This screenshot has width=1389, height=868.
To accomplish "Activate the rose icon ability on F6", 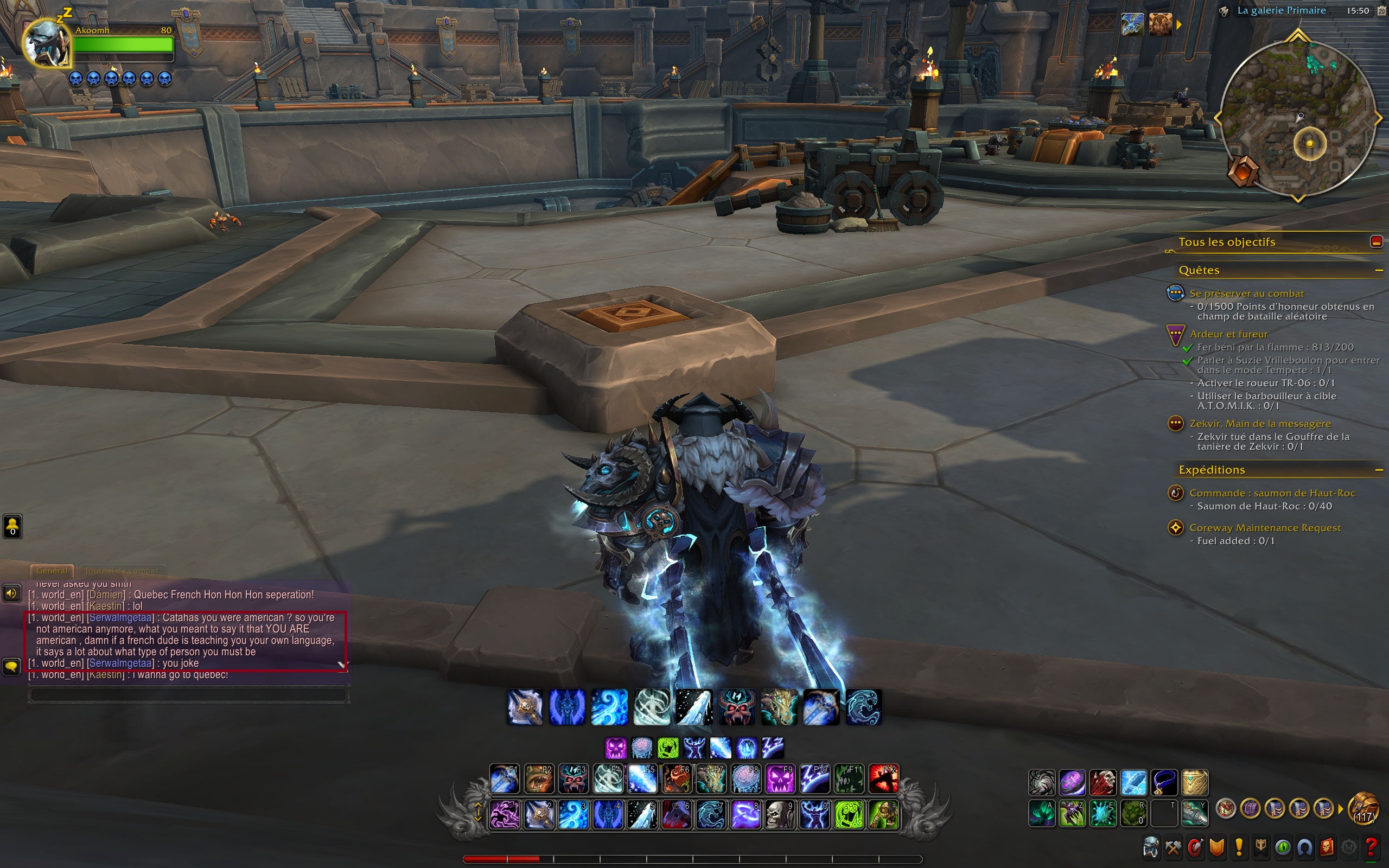I will (677, 780).
